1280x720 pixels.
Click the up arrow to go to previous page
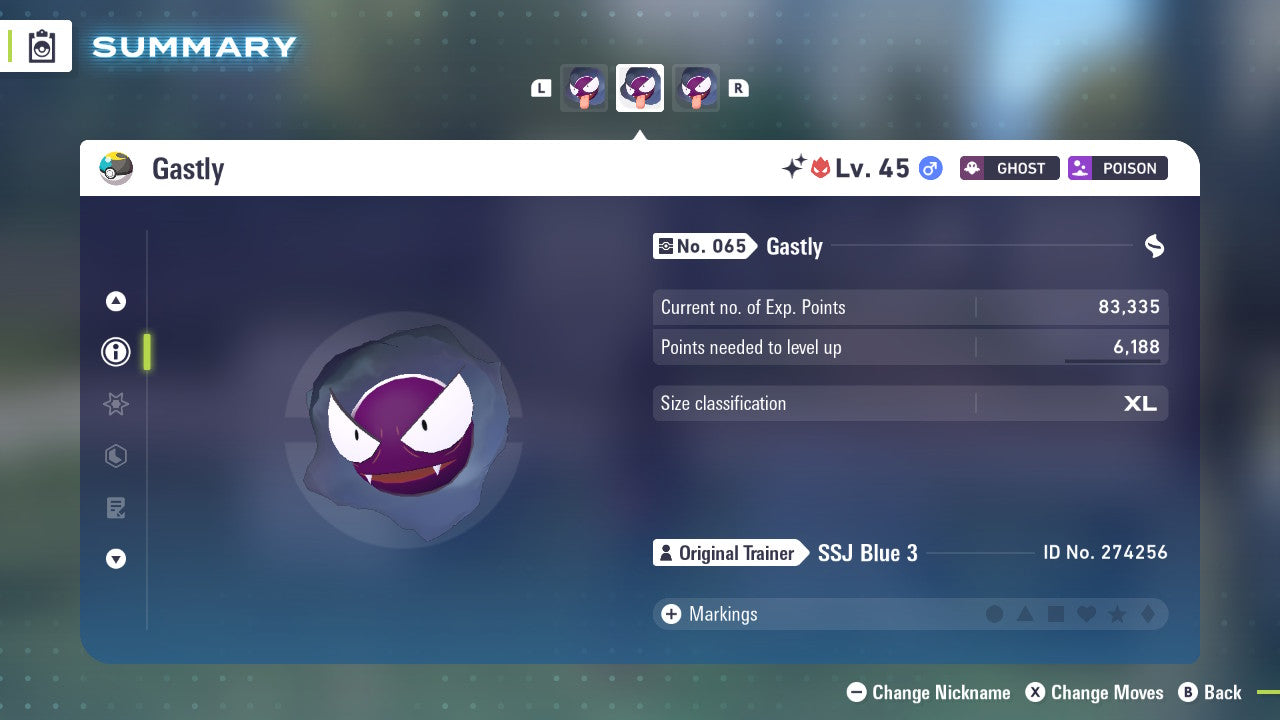pyautogui.click(x=115, y=301)
